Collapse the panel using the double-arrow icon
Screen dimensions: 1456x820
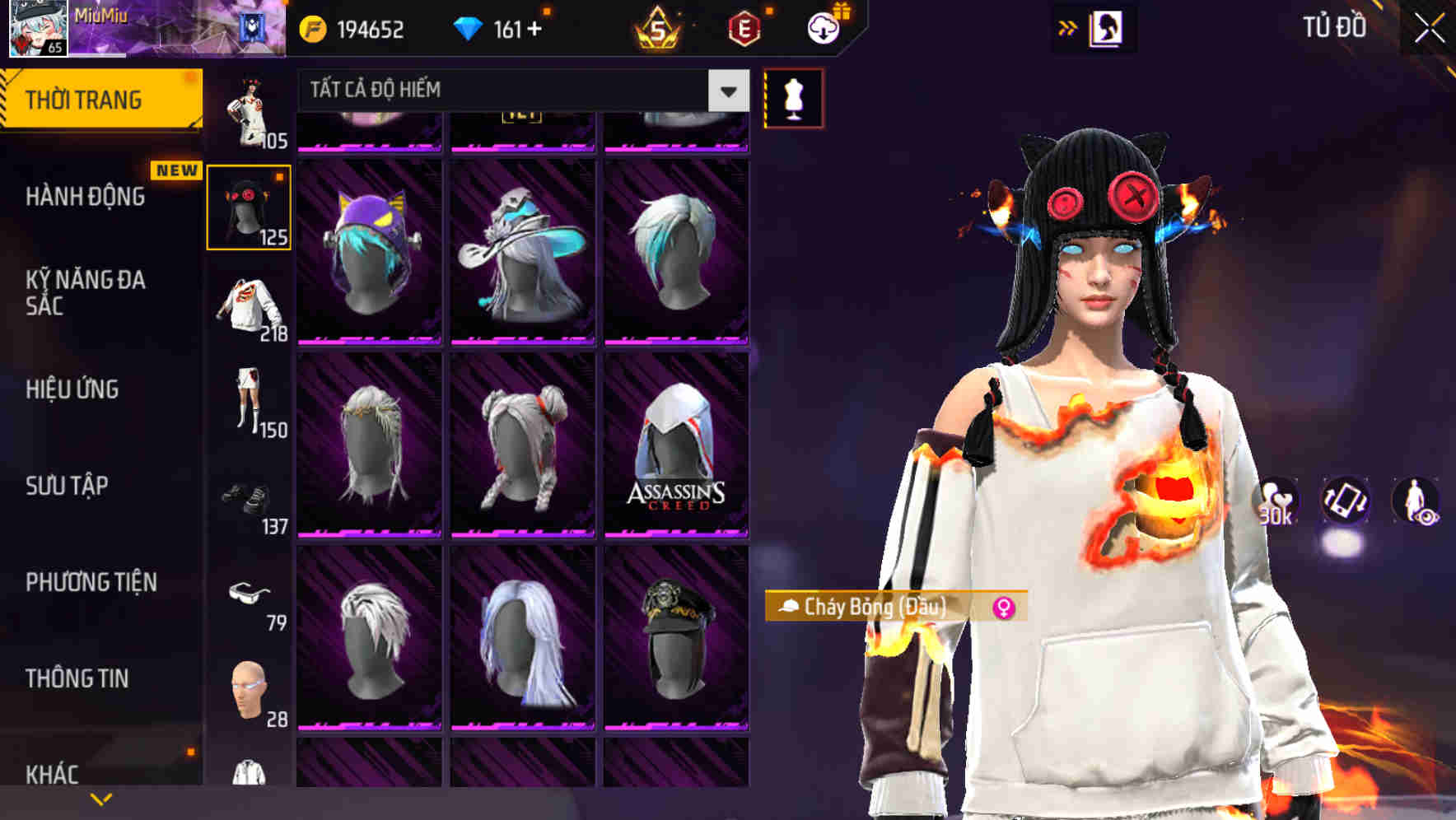coord(1068,27)
